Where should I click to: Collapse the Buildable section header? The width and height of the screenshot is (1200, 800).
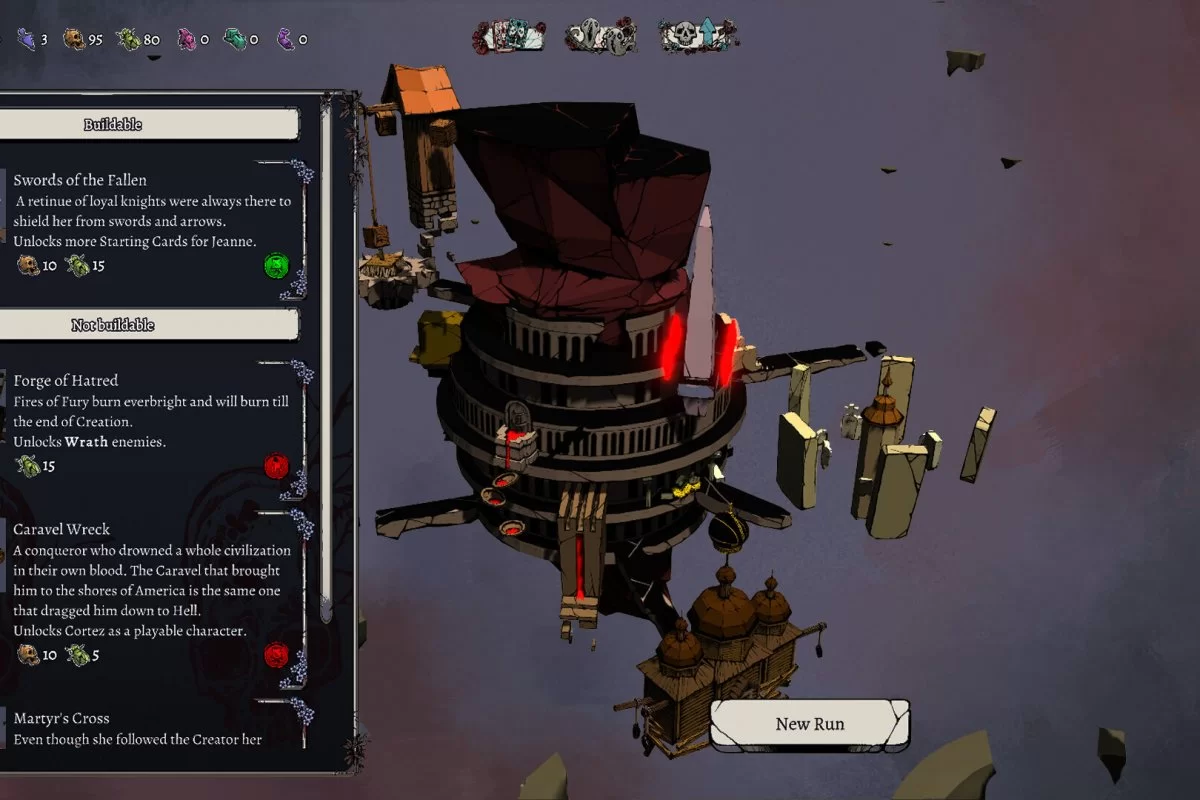[148, 125]
